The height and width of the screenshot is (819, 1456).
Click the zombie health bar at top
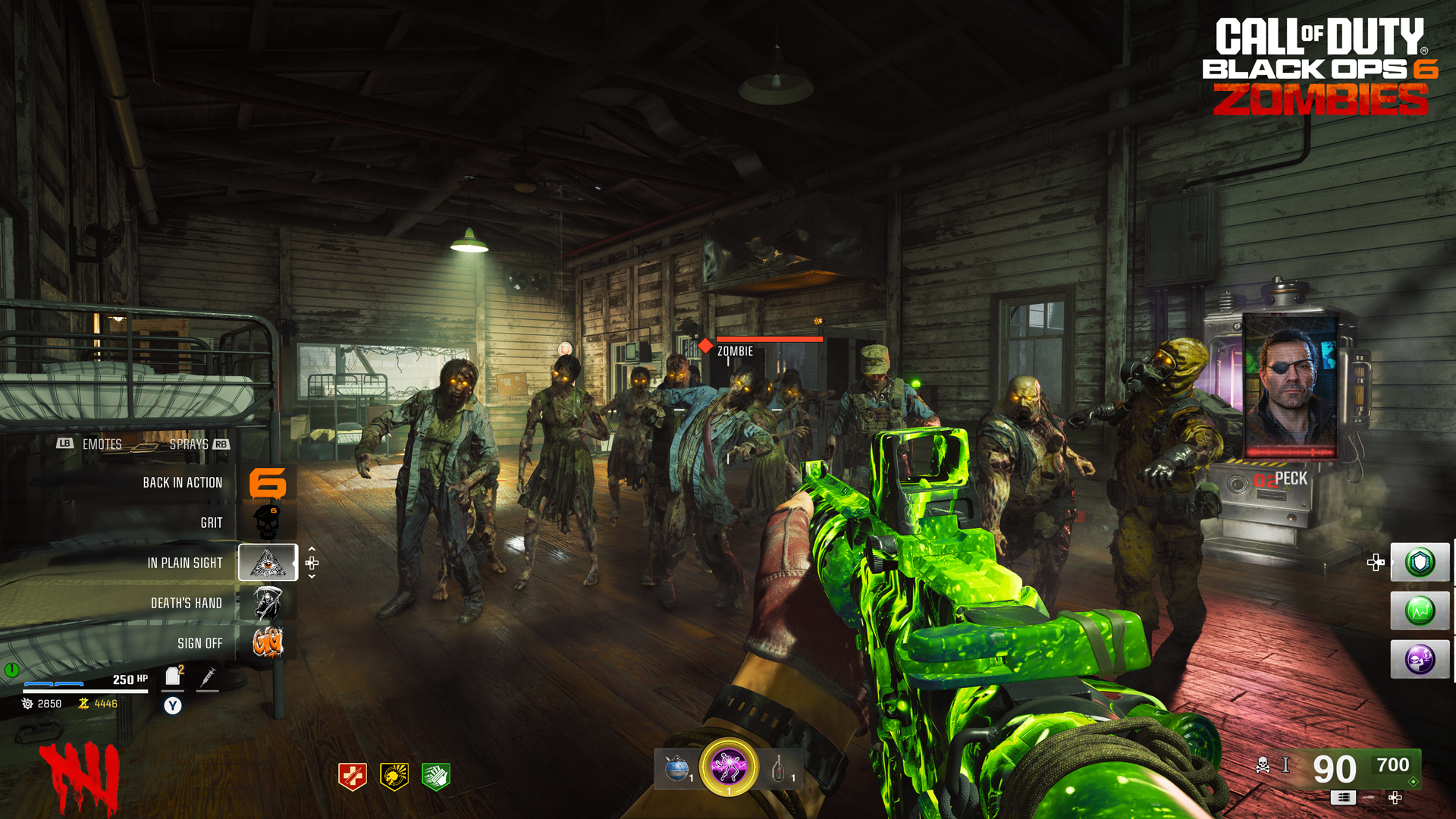tap(770, 340)
